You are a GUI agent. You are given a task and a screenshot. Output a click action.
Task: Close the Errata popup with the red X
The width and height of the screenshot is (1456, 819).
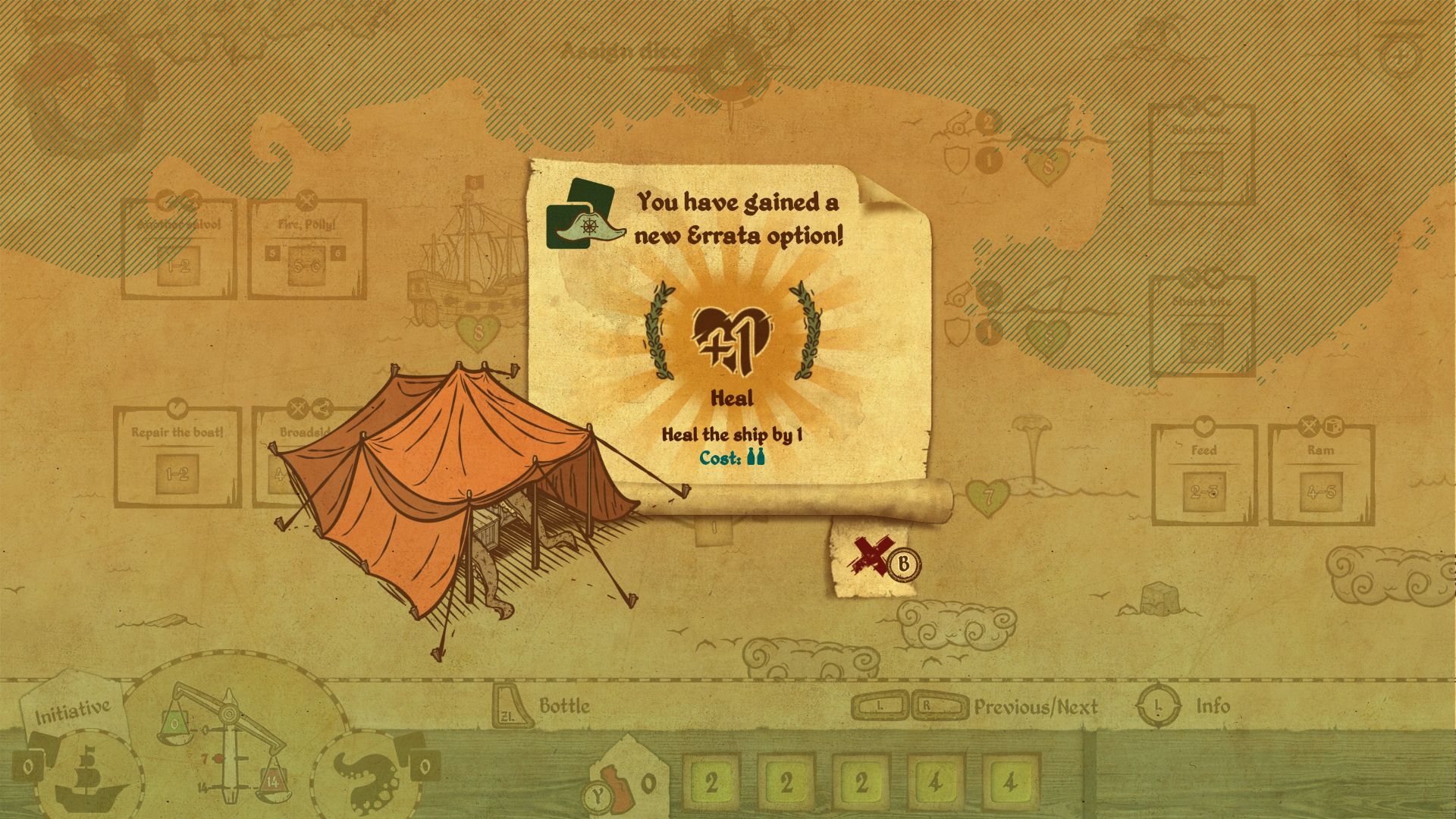point(868,557)
